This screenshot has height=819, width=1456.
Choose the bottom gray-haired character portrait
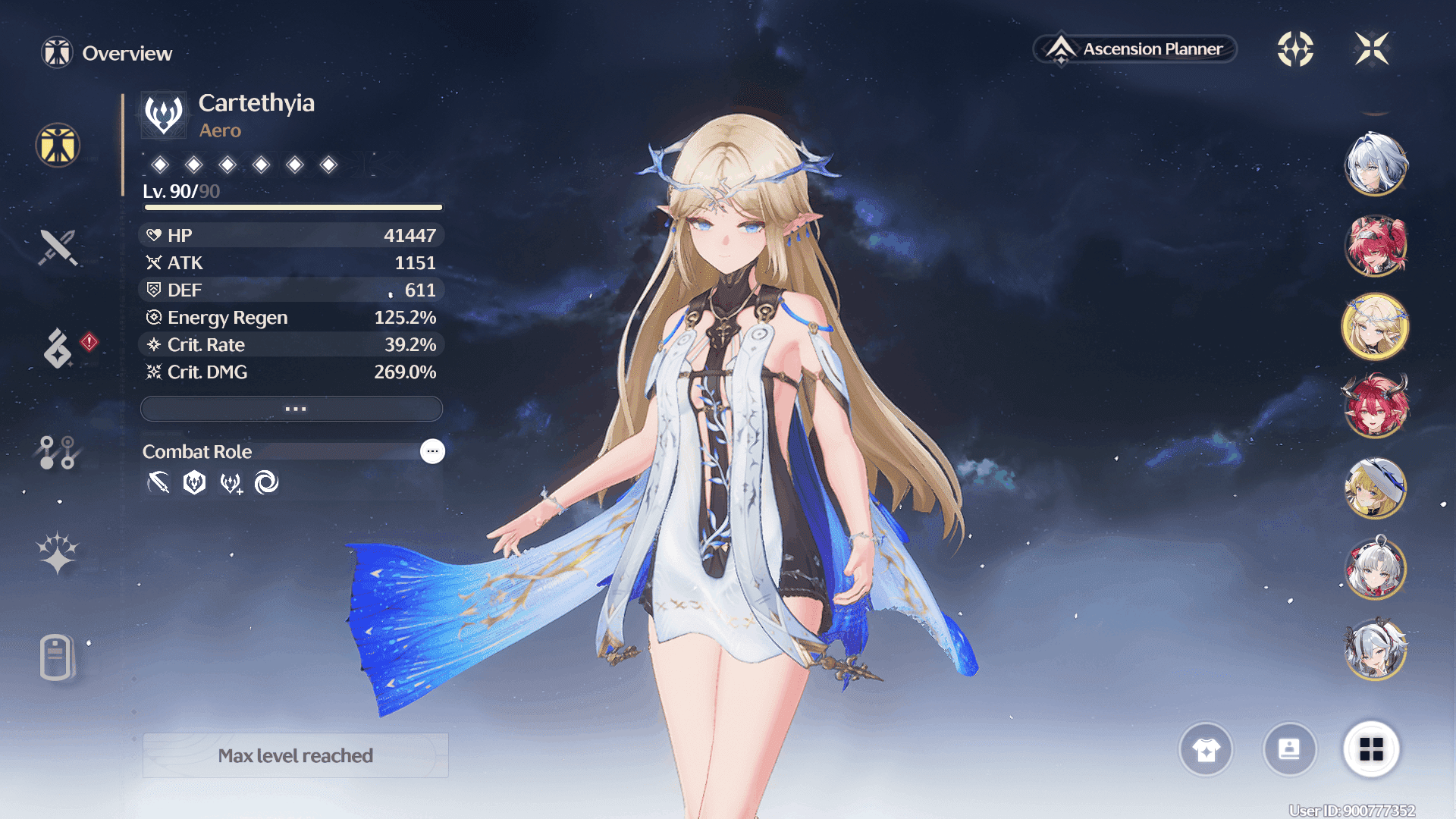tap(1375, 649)
